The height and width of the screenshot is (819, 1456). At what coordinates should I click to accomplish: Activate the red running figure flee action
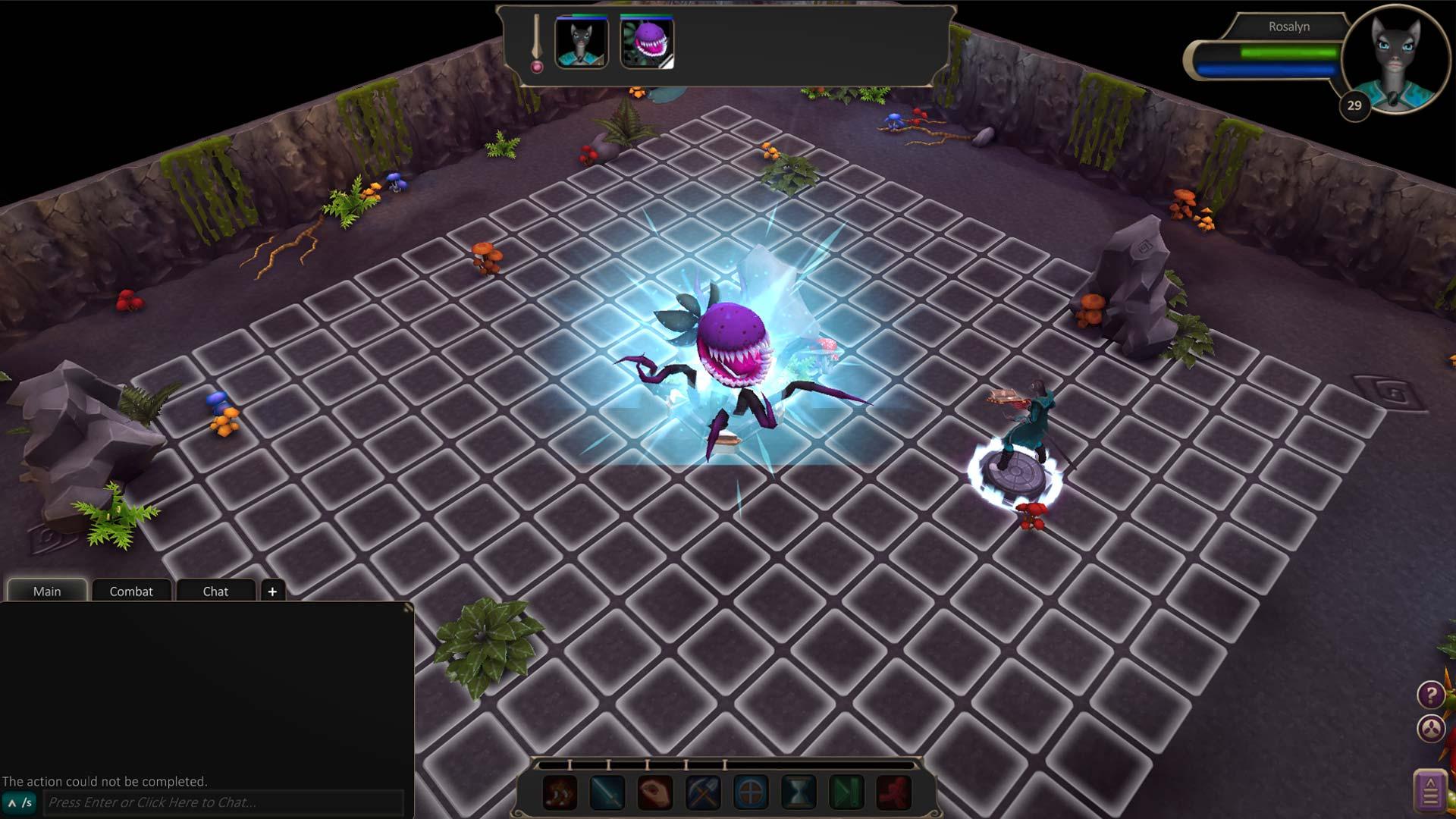coord(894,793)
